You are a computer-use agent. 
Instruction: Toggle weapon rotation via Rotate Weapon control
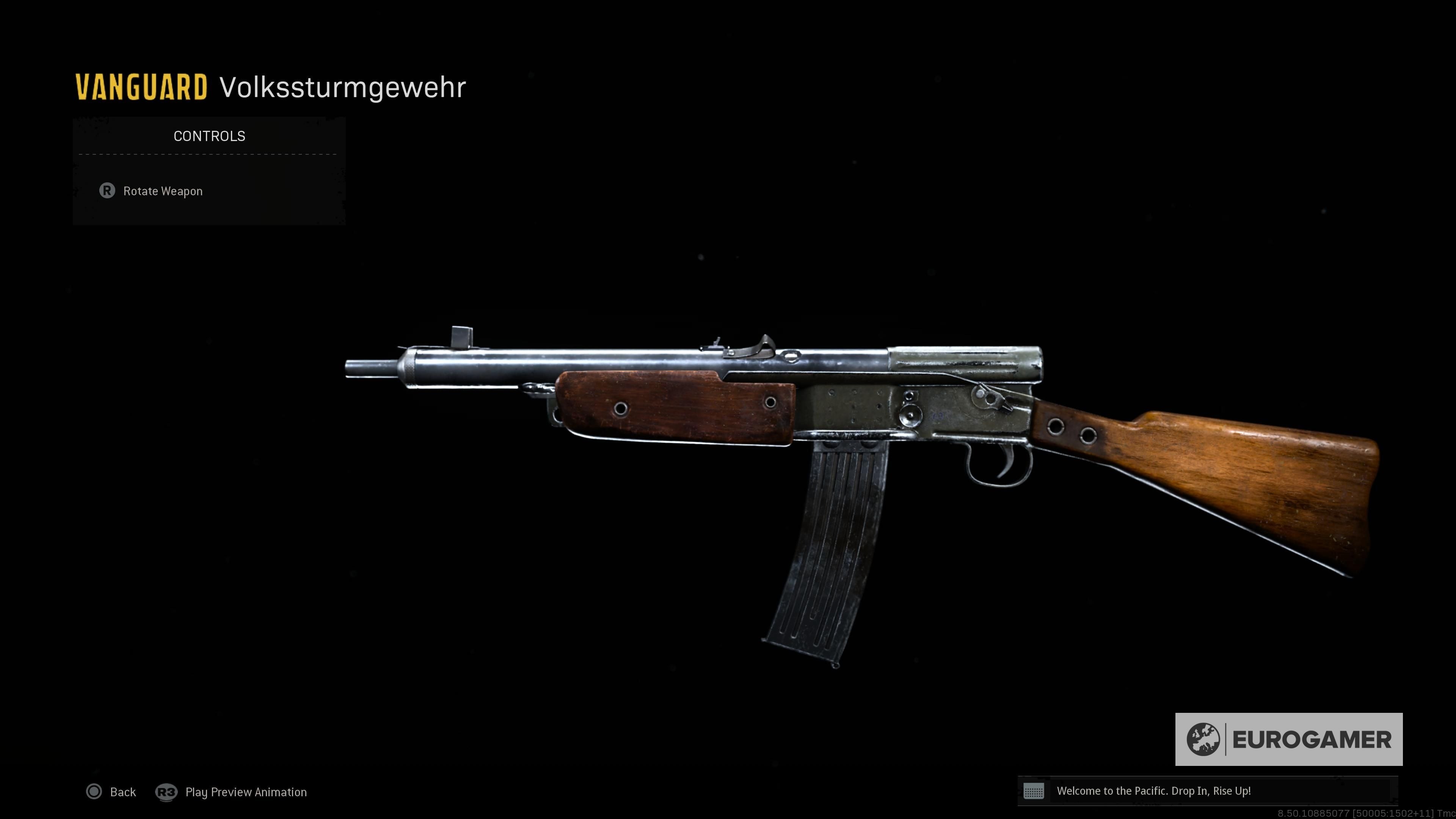pyautogui.click(x=163, y=191)
